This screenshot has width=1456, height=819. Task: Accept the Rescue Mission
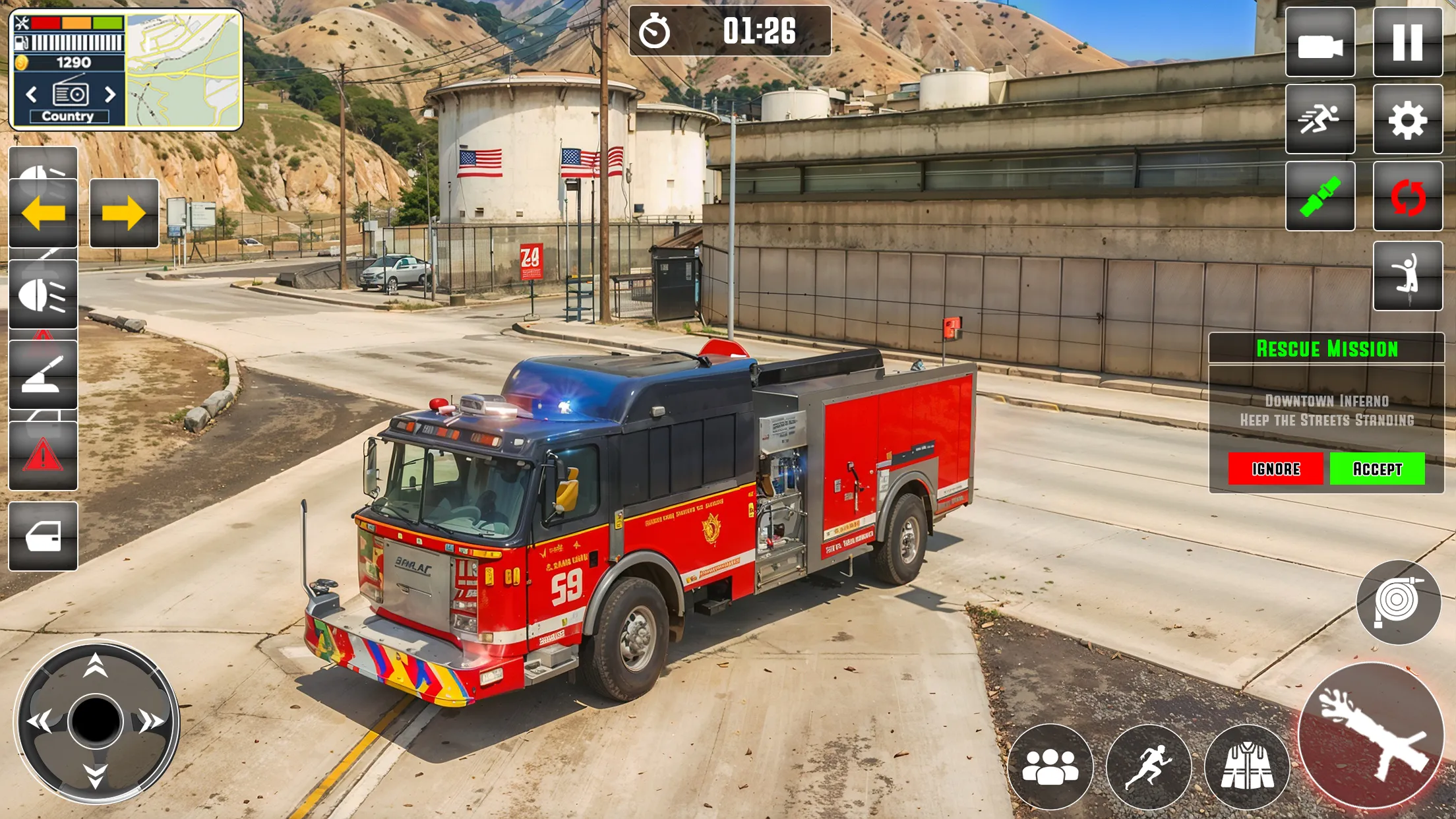coord(1377,469)
